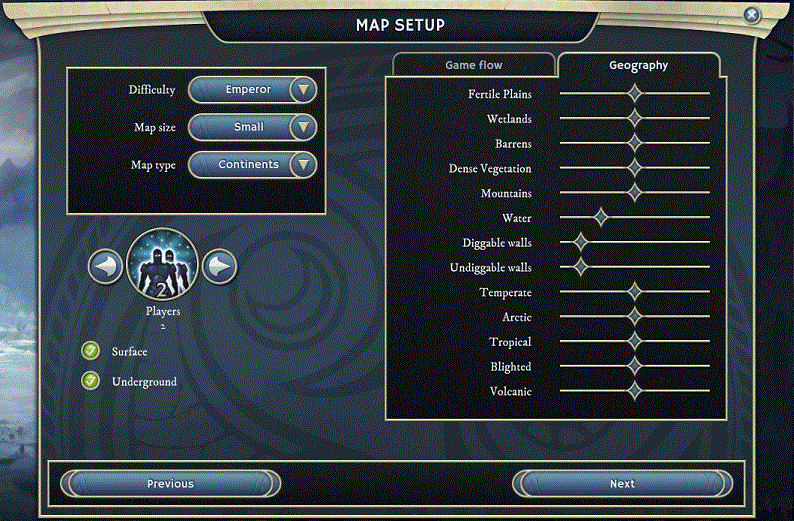Open the Difficulty dropdown showing Emperor
Image resolution: width=794 pixels, height=521 pixels.
point(253,90)
